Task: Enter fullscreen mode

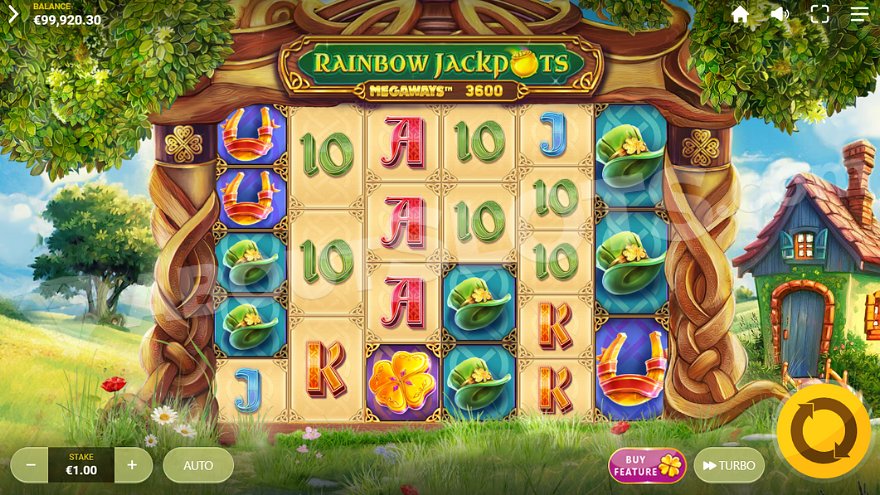Action: pos(820,14)
